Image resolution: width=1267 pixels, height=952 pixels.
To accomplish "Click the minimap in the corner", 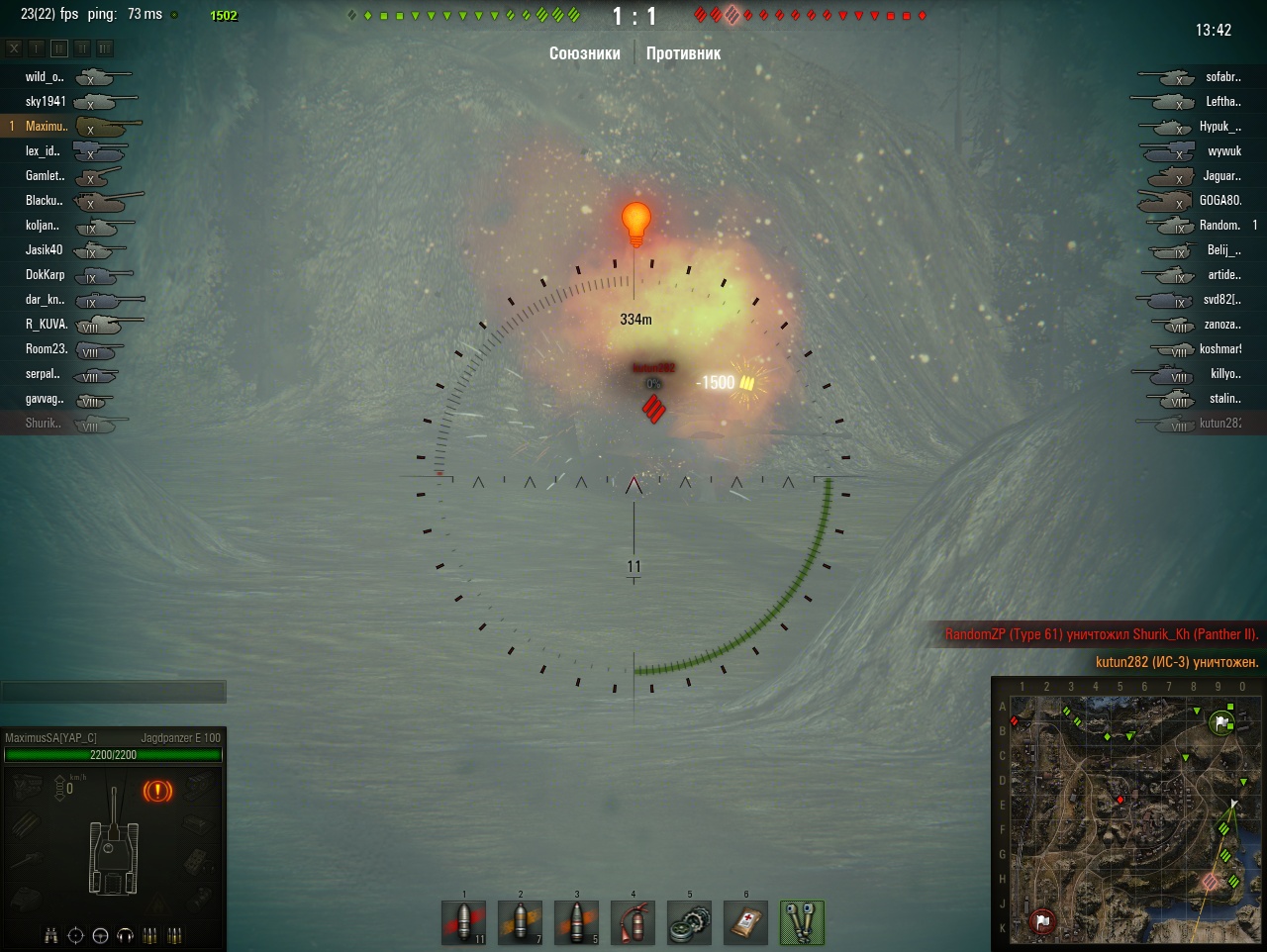I will coord(1126,812).
